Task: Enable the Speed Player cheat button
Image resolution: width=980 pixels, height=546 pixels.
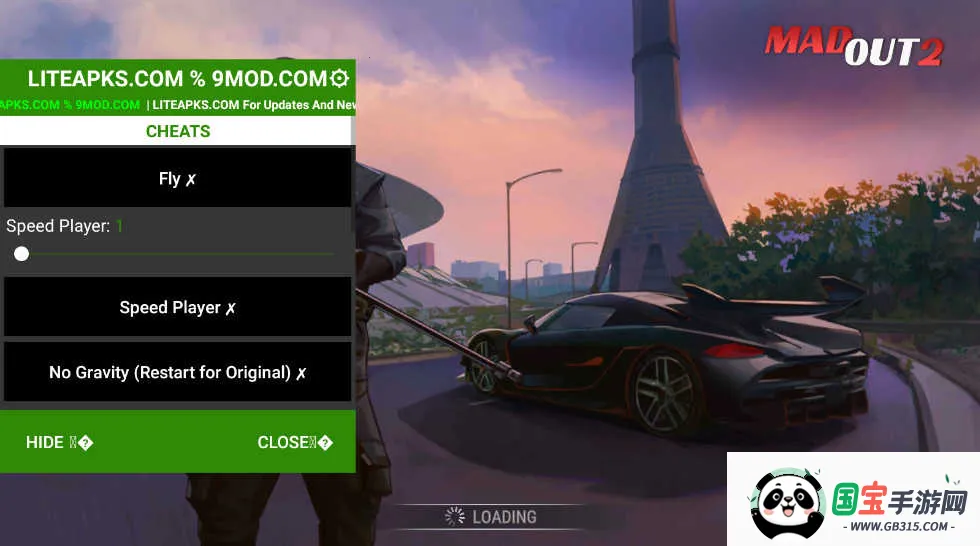Action: [178, 308]
